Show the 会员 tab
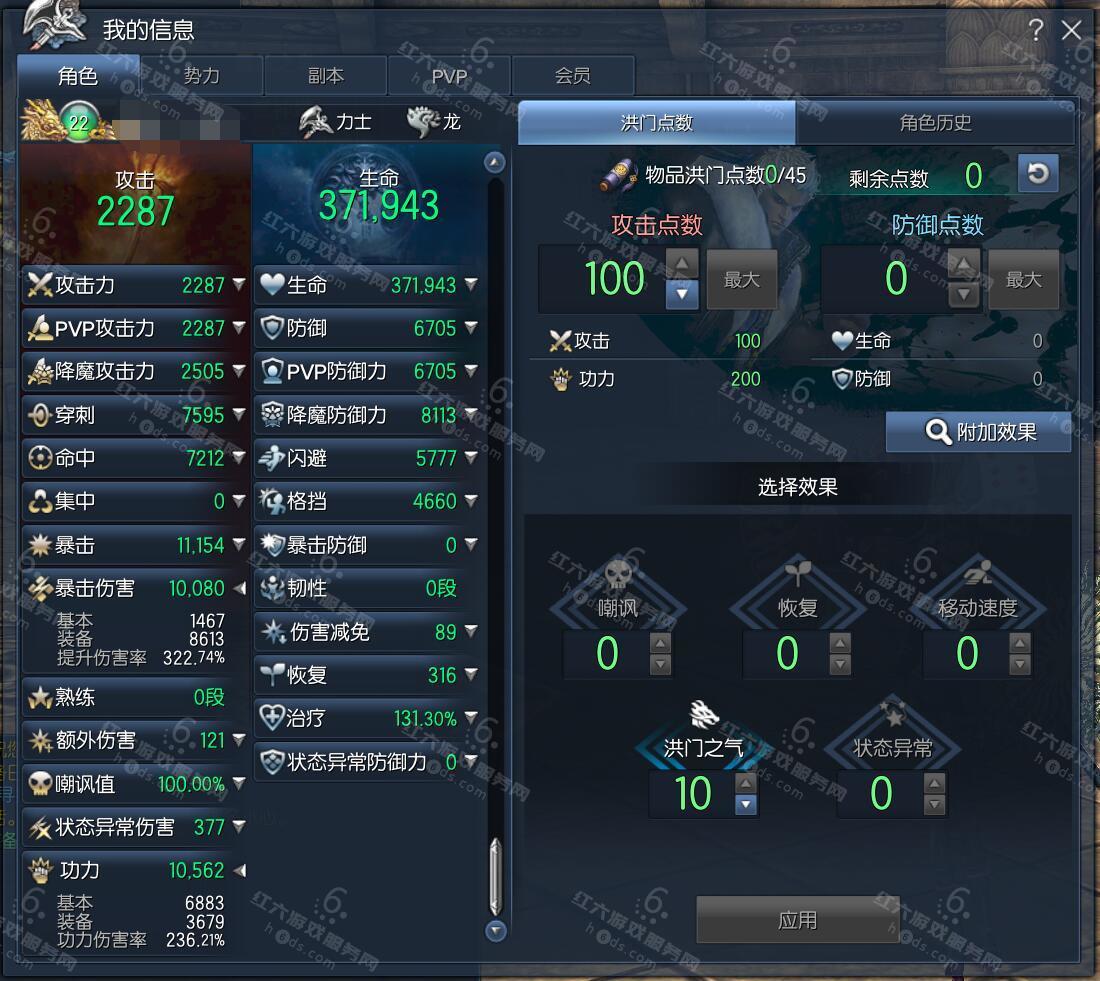Screen dimensions: 1100x981 (x=572, y=76)
